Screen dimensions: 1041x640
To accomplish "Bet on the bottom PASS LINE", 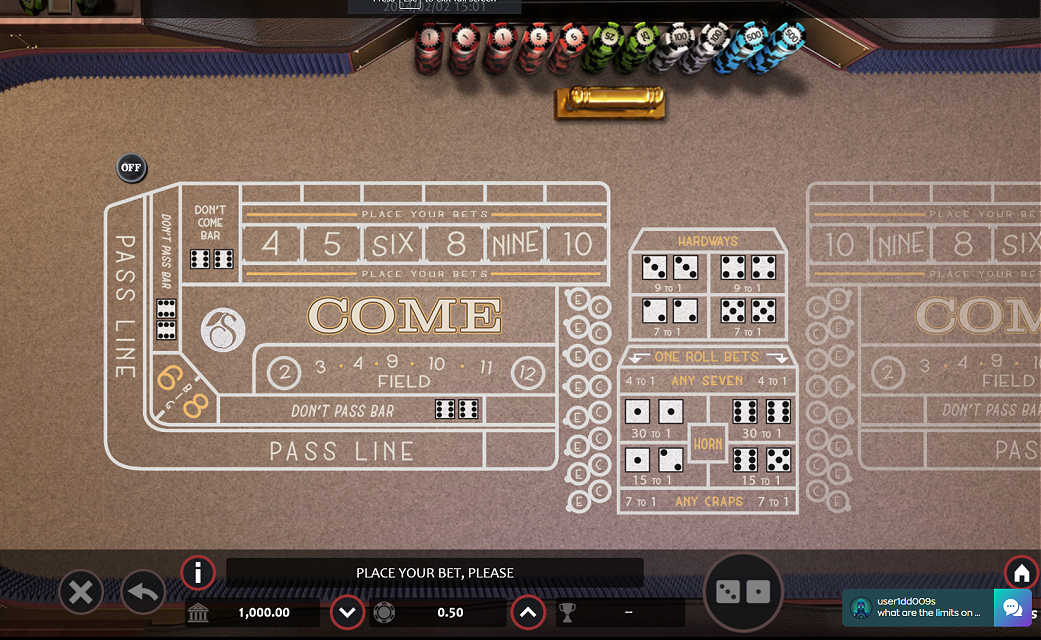I will click(x=342, y=451).
